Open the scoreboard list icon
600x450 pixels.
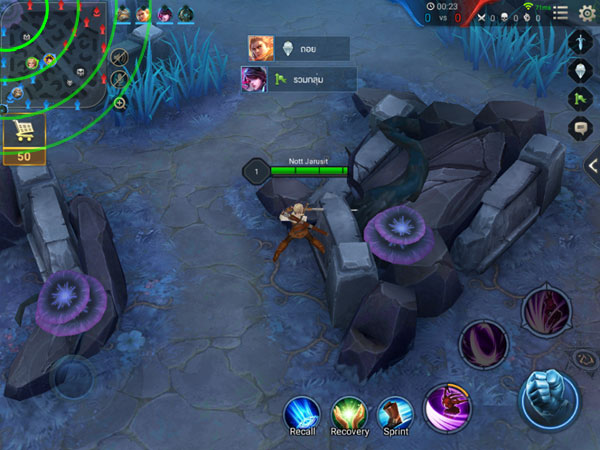point(560,12)
